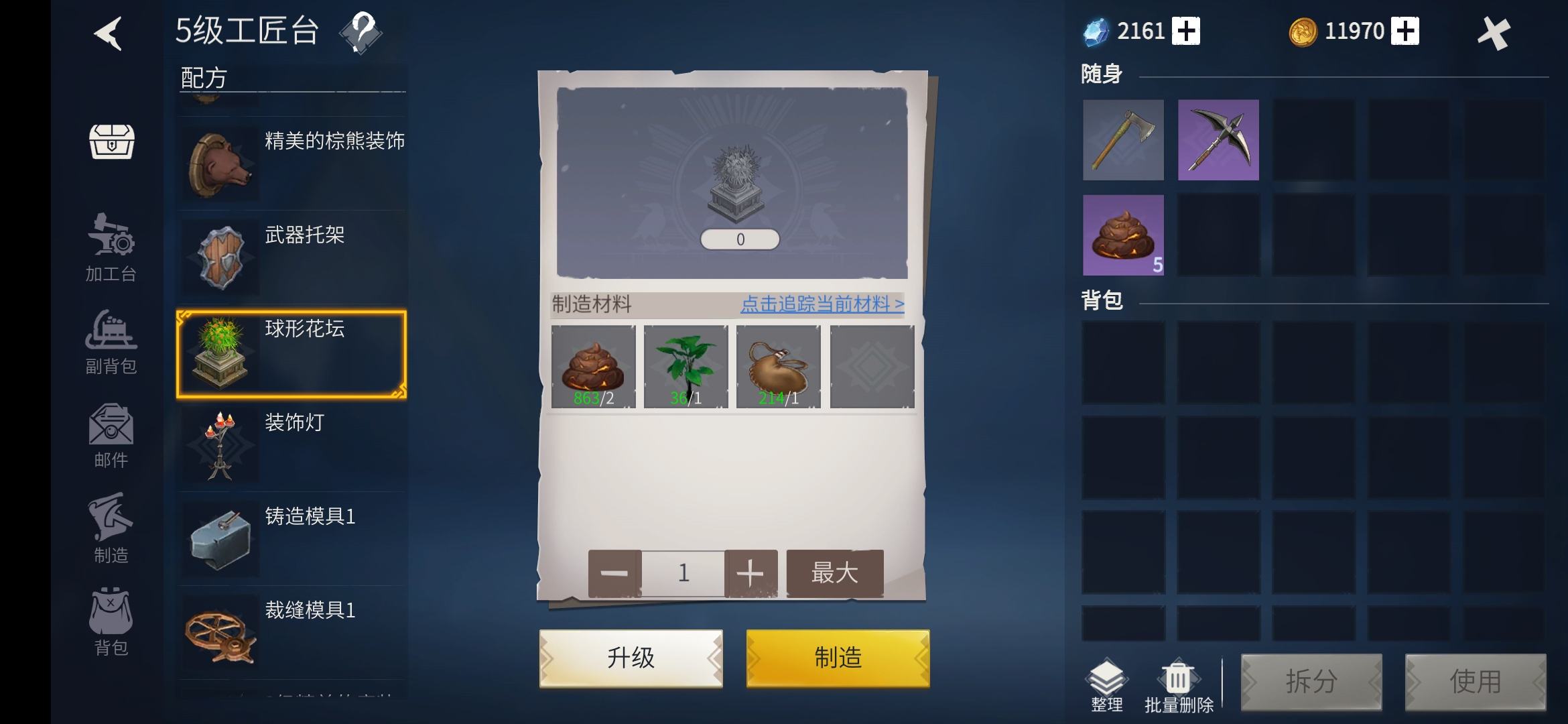Set quantity to 最大

point(835,573)
